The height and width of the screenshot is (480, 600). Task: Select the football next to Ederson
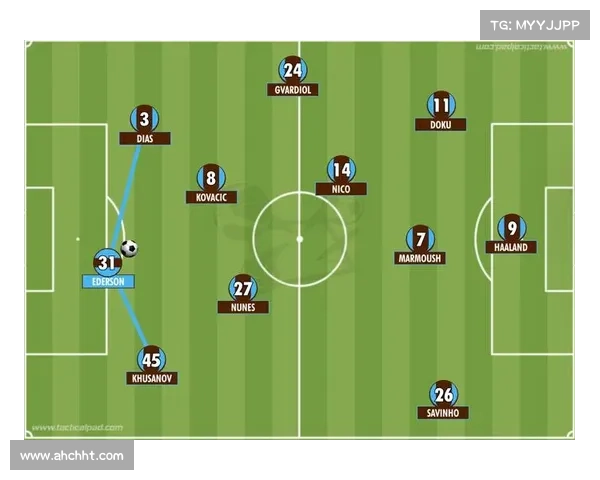pos(130,247)
